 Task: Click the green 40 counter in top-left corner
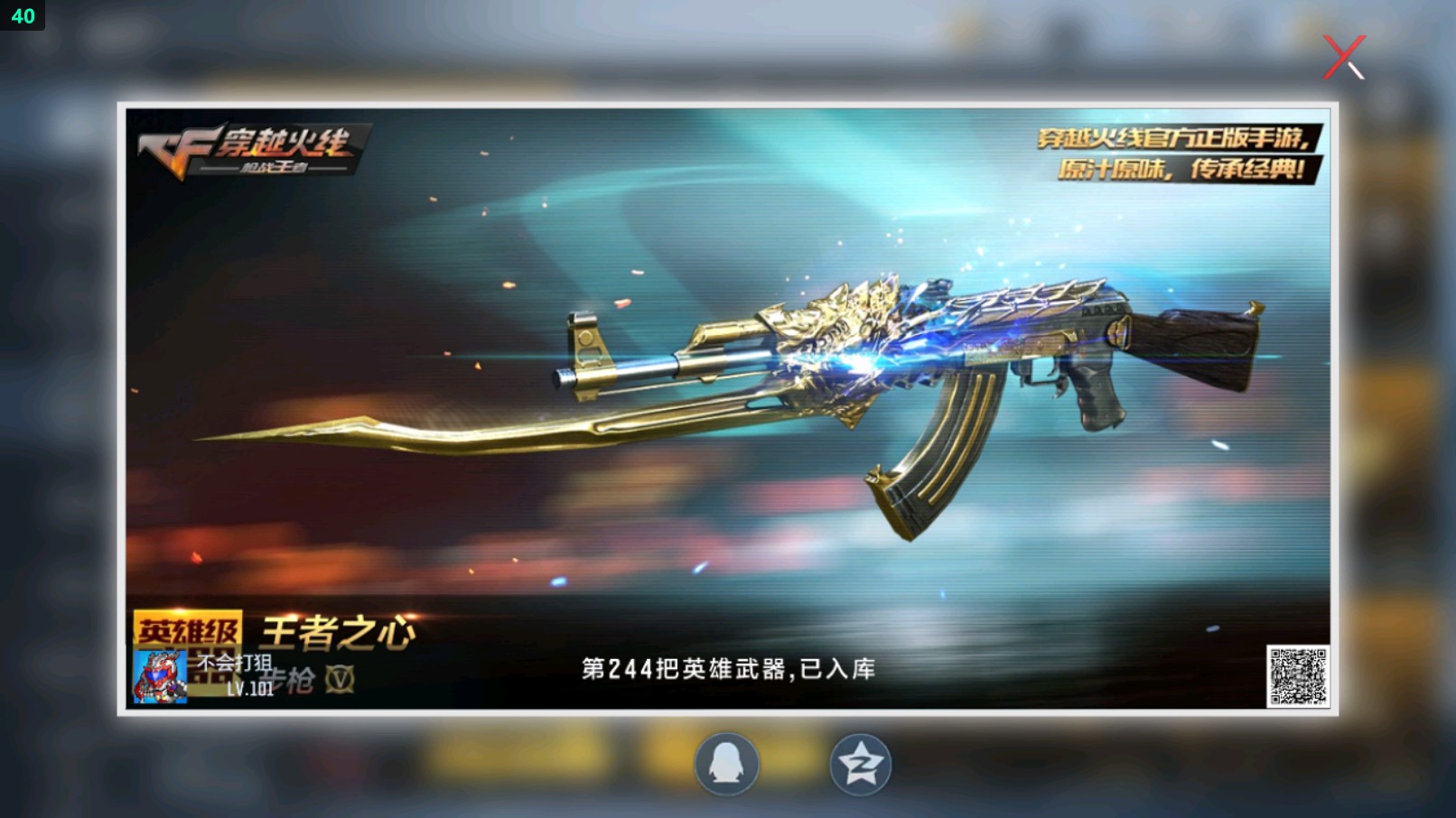pyautogui.click(x=22, y=14)
